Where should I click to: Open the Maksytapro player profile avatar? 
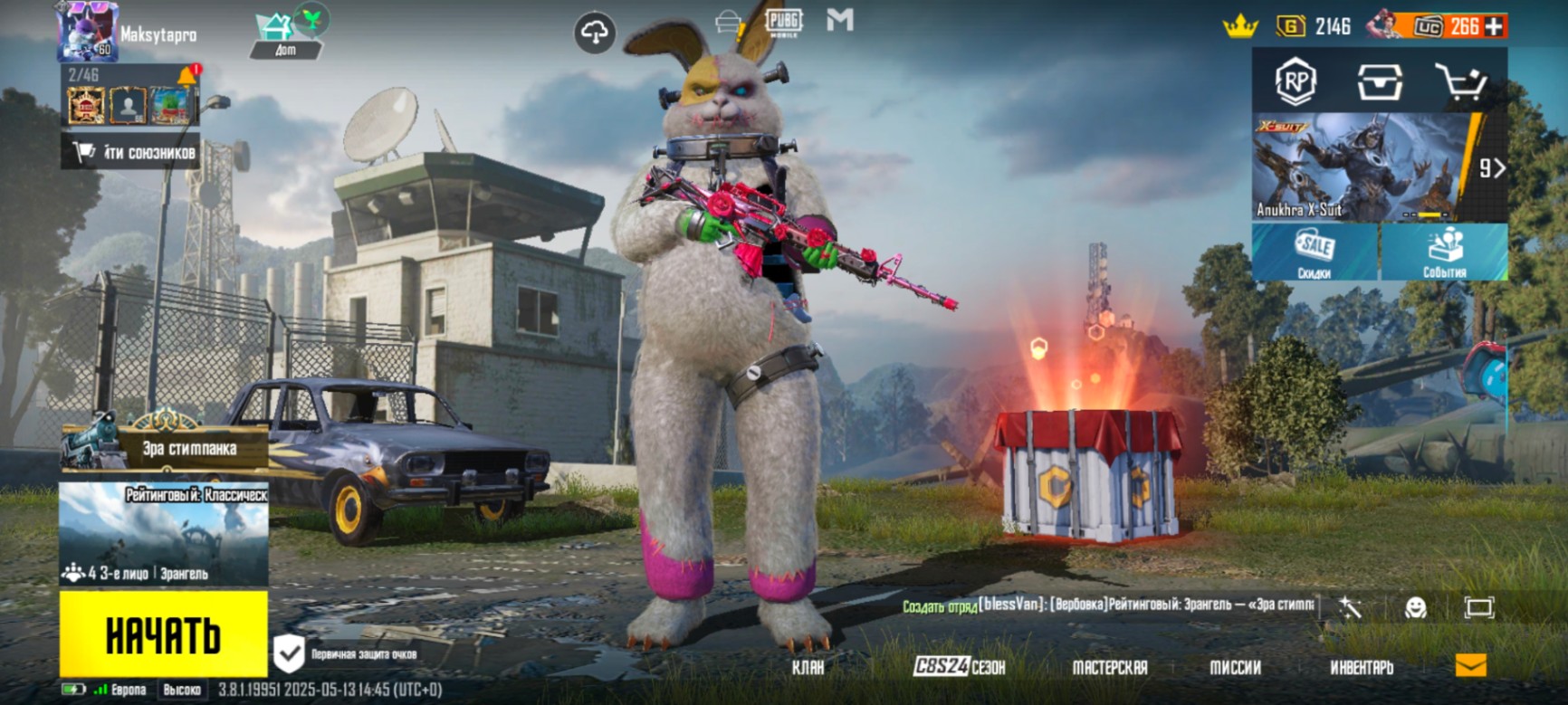tap(87, 33)
